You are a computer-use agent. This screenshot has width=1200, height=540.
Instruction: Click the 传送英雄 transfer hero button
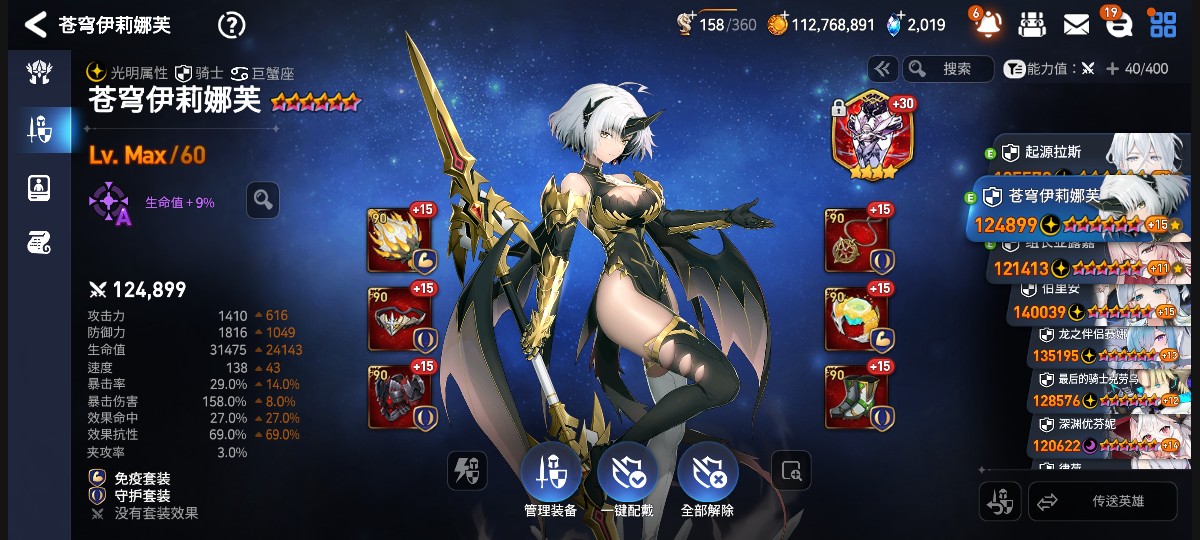tap(1103, 502)
